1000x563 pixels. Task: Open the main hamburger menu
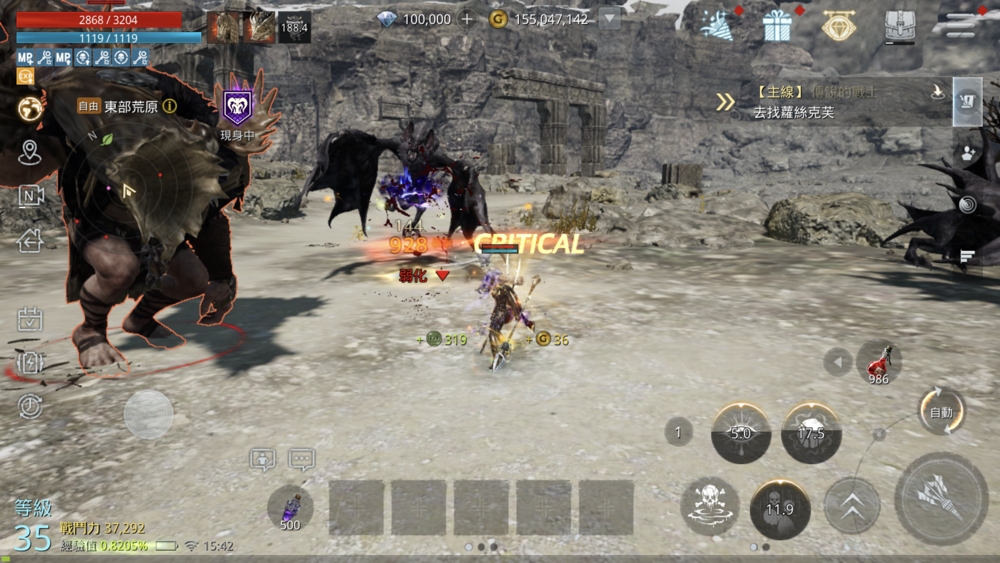pyautogui.click(x=961, y=24)
